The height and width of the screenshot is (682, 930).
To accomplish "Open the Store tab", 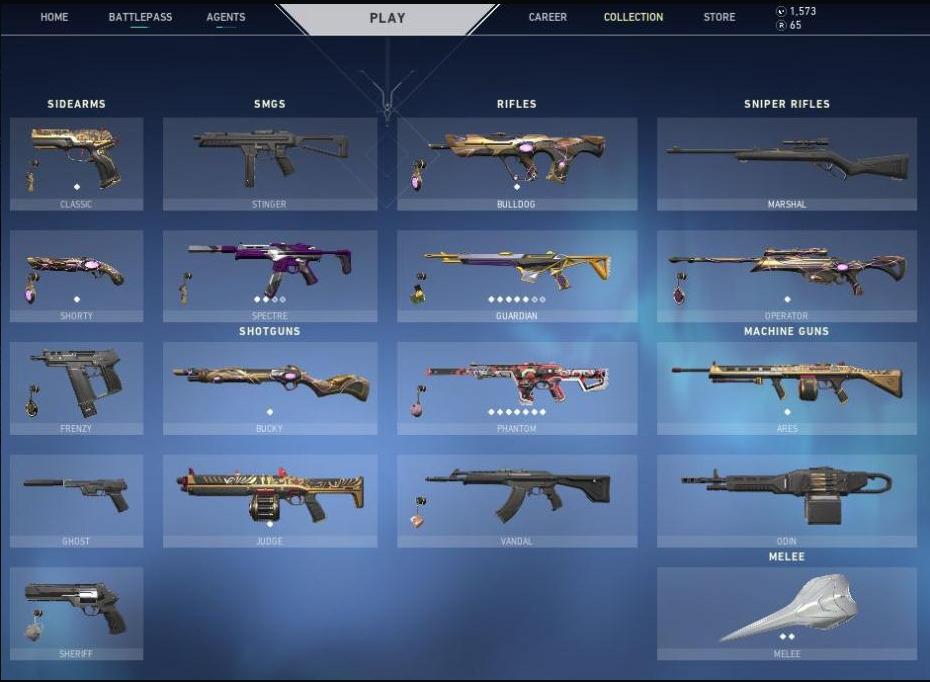I will coord(719,17).
